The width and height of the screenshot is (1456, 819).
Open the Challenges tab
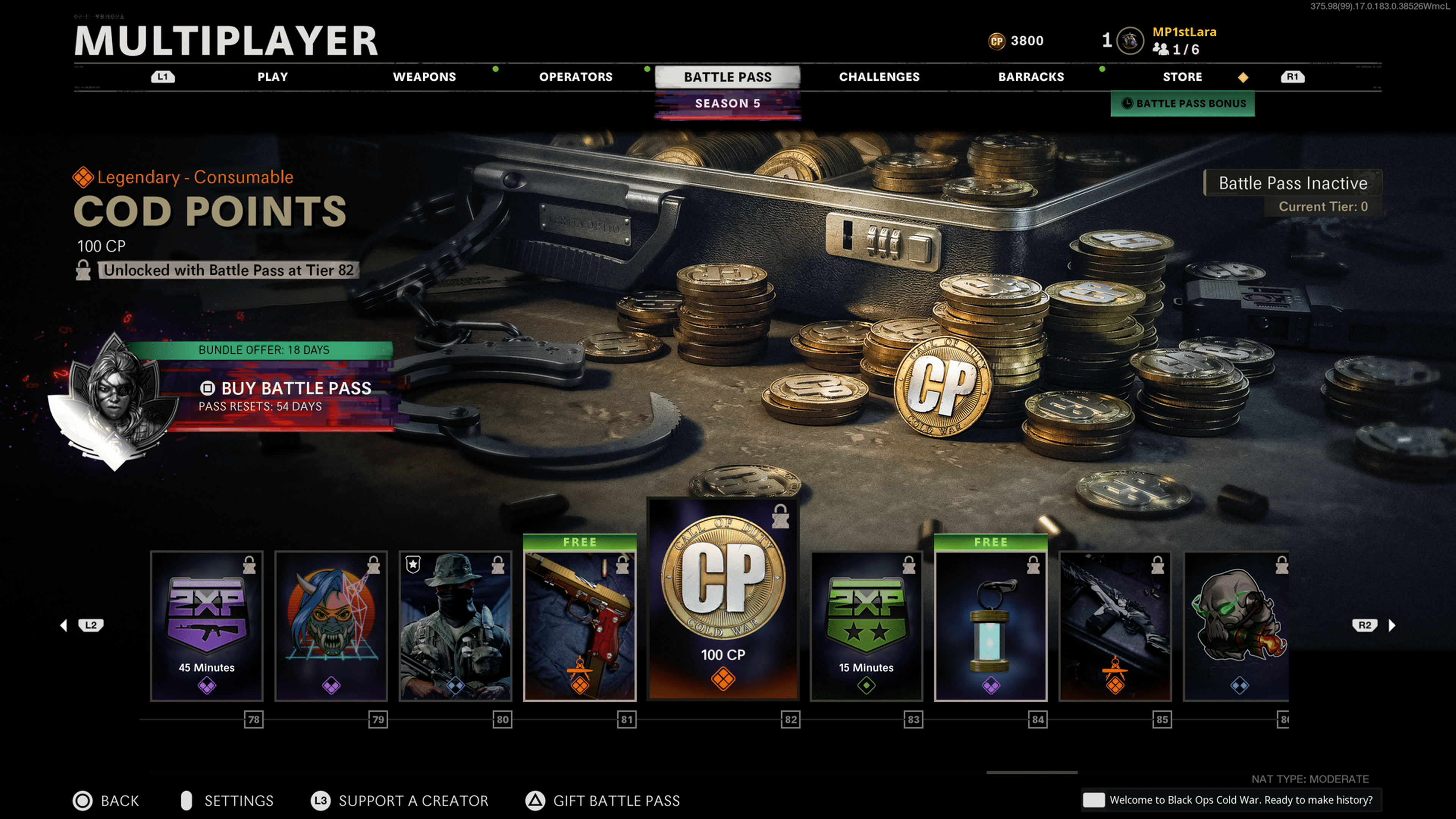(x=879, y=77)
